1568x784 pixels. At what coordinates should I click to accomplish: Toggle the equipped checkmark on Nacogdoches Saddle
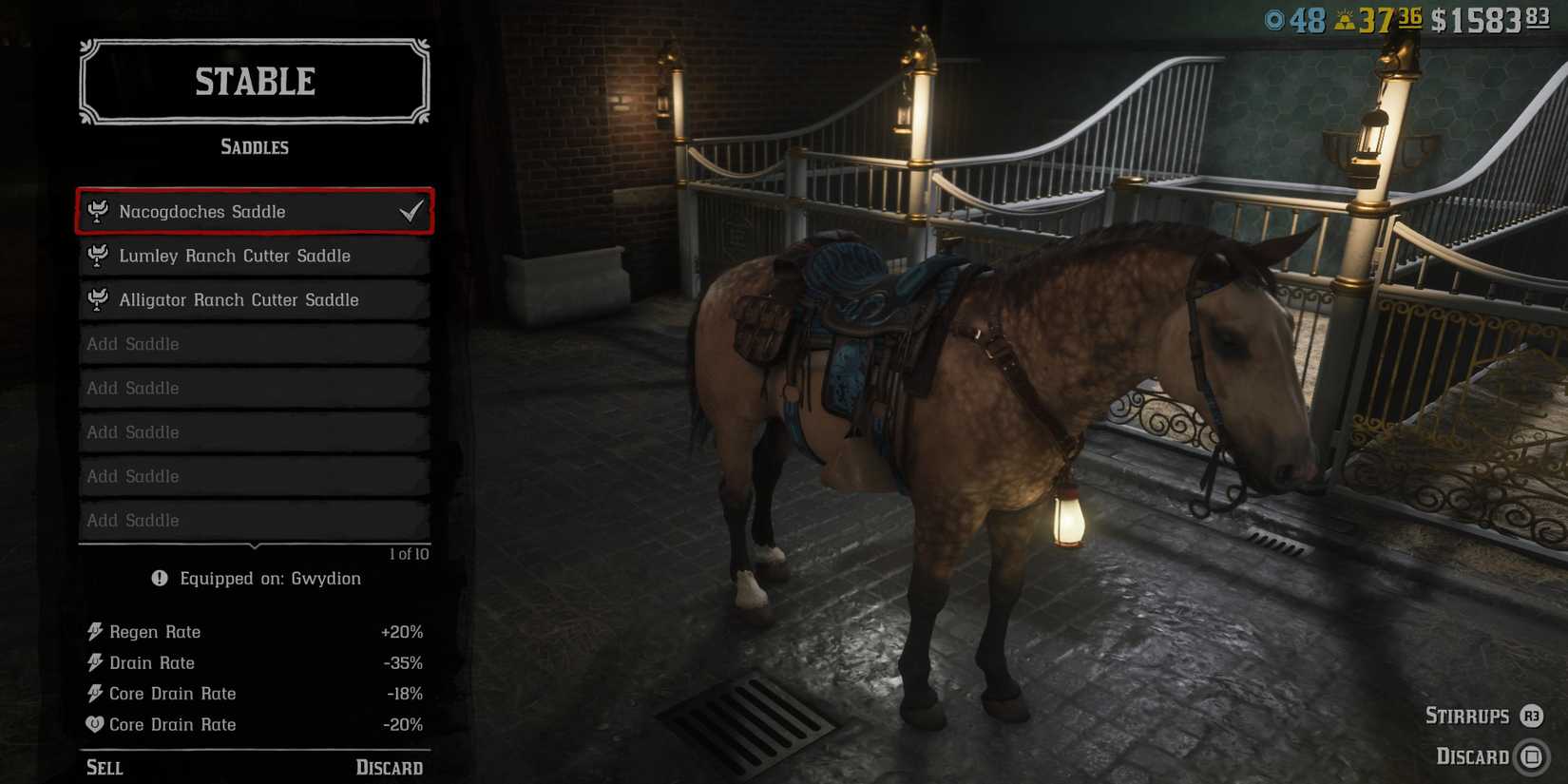pos(411,211)
